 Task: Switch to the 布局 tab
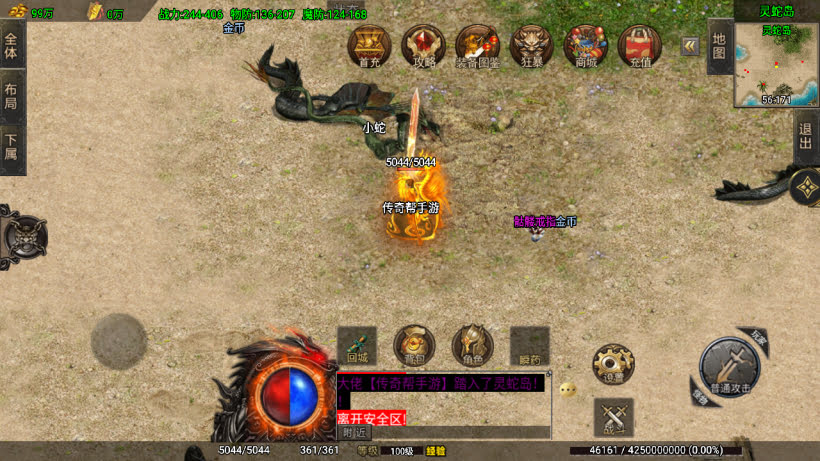pos(12,98)
